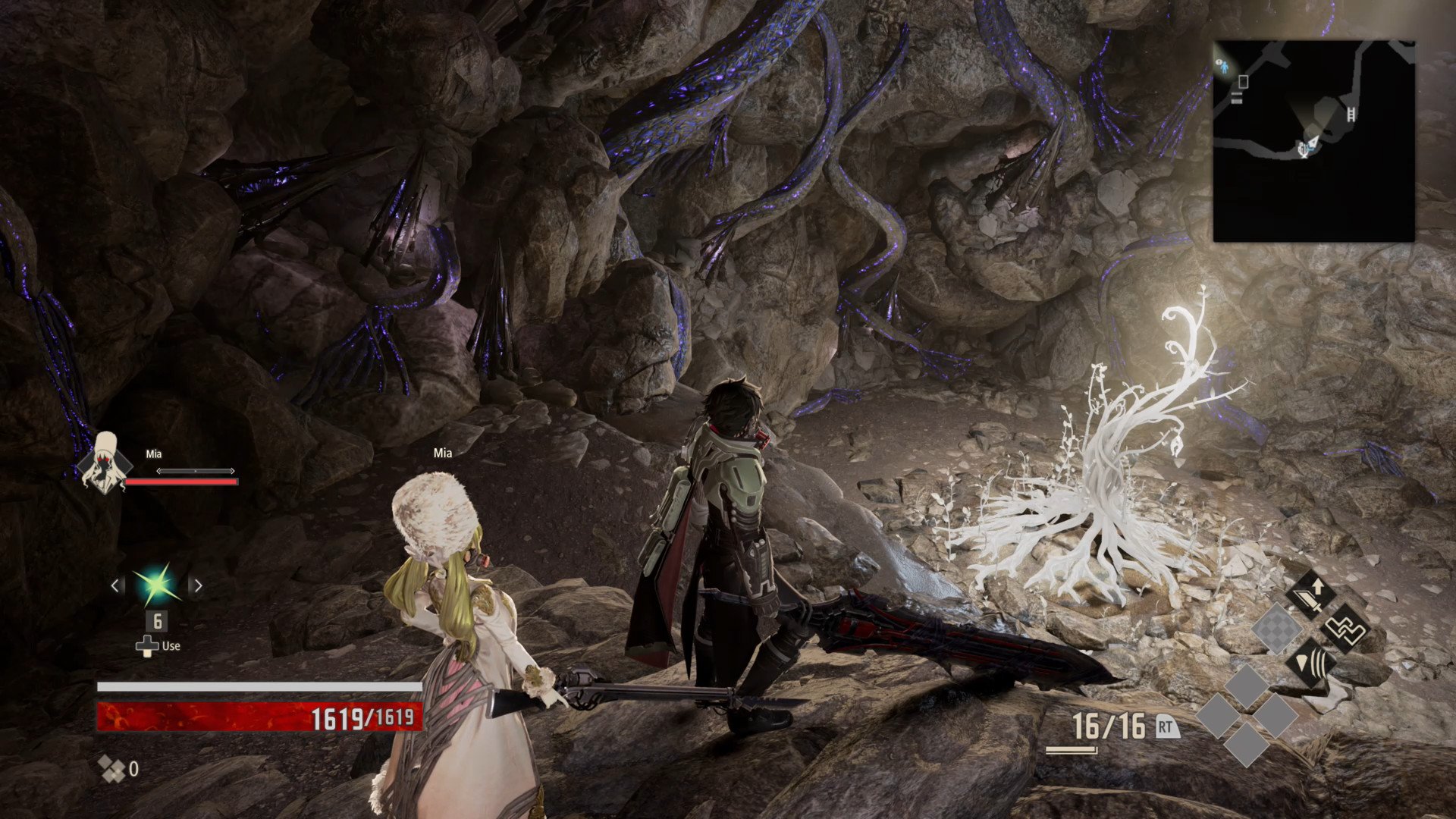The width and height of the screenshot is (1456, 819).
Task: Activate the shield with wave lines gift
Action: pyautogui.click(x=1313, y=664)
